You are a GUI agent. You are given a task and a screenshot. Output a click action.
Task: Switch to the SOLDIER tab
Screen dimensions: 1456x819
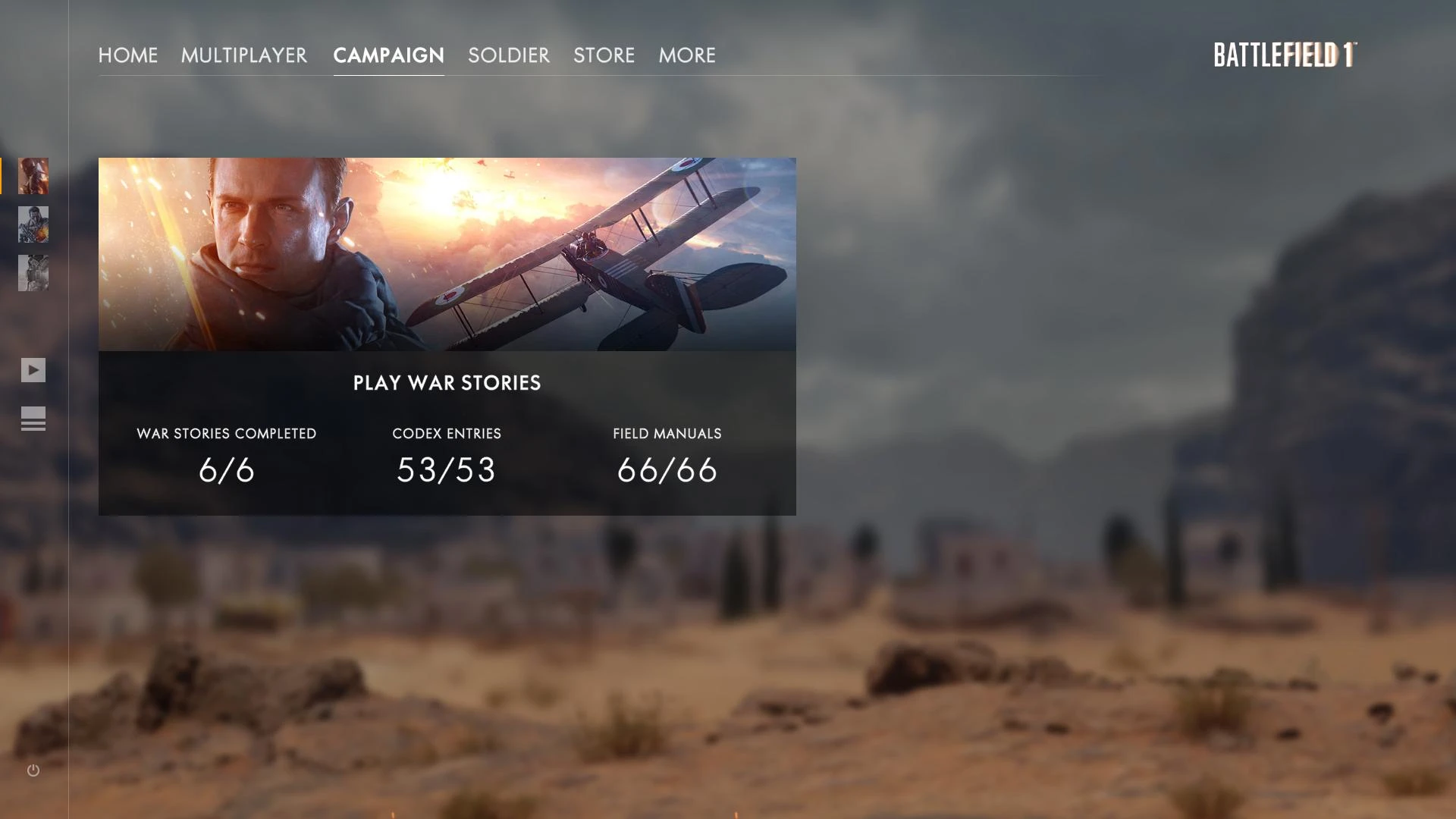[509, 55]
